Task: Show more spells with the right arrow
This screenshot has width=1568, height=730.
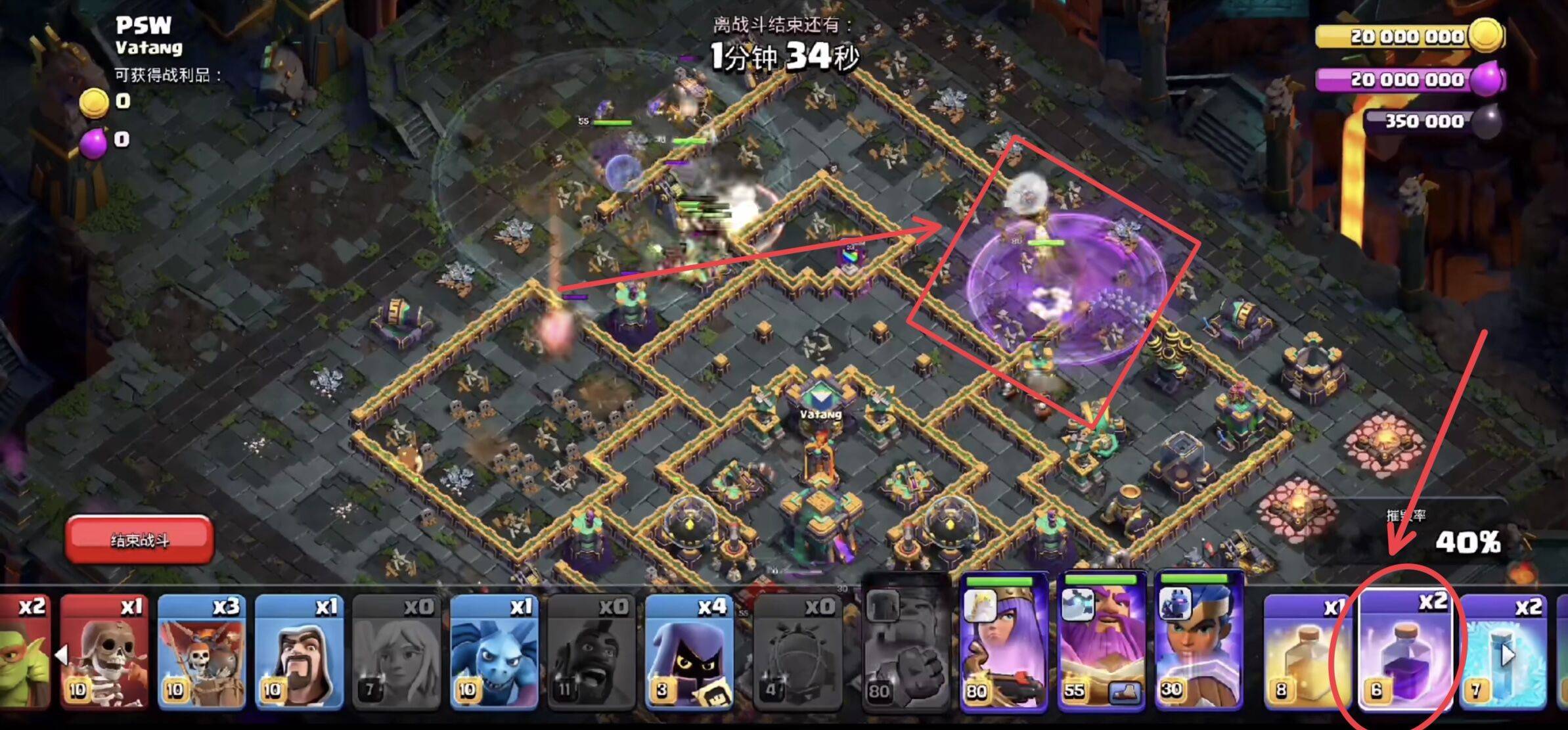Action: coord(1508,654)
